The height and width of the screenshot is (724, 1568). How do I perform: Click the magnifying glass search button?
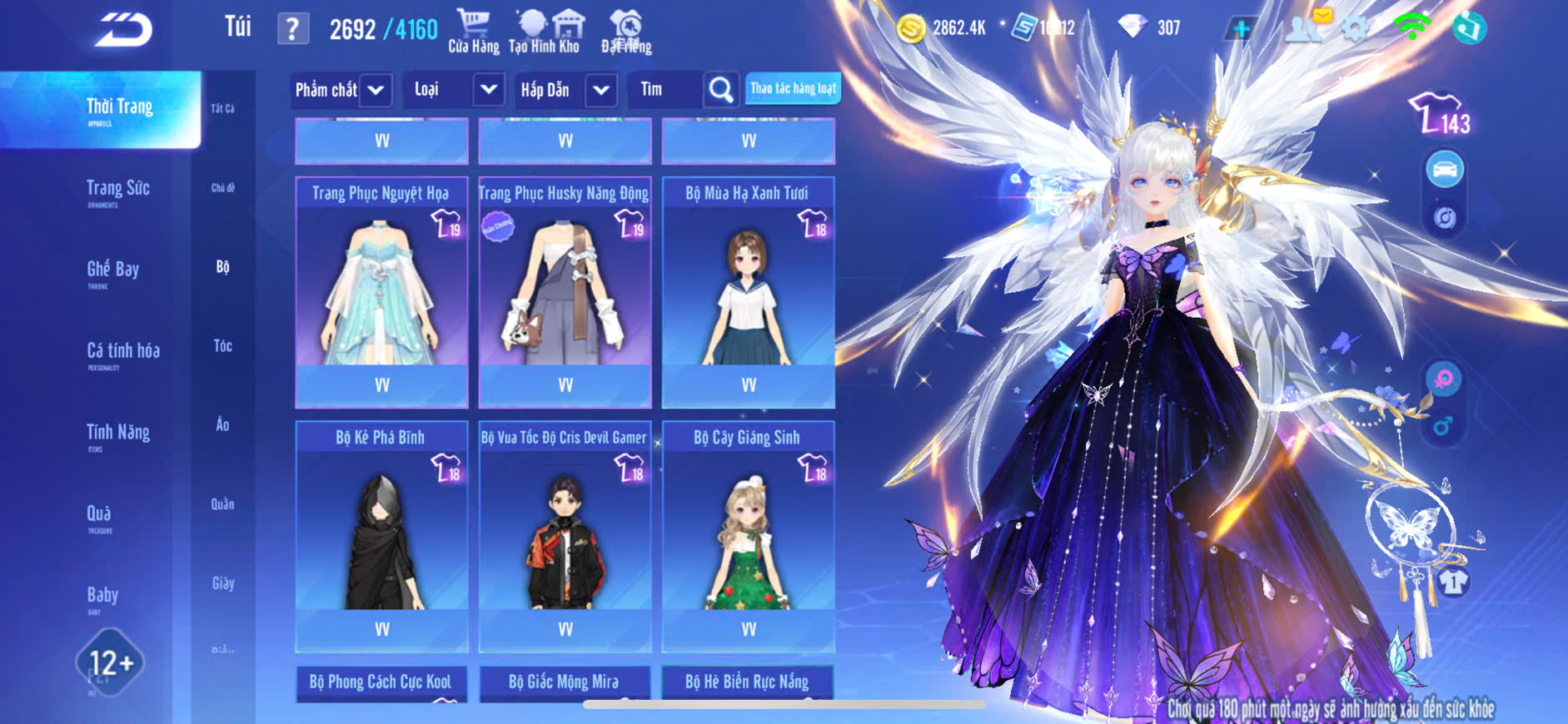coord(721,90)
